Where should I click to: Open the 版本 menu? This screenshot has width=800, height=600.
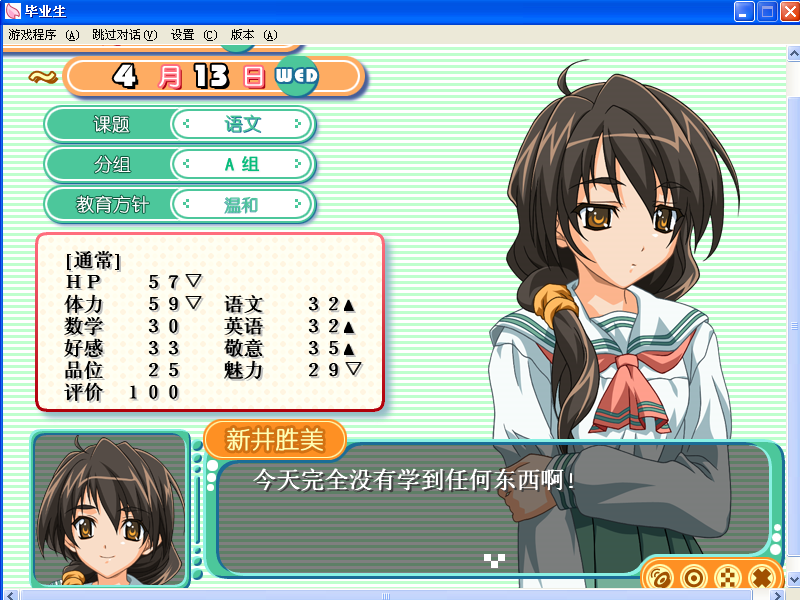[253, 34]
